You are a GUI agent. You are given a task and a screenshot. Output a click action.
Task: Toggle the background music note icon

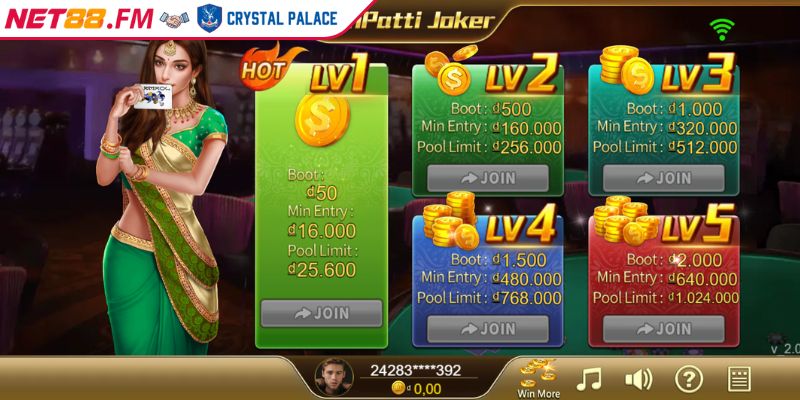point(591,378)
